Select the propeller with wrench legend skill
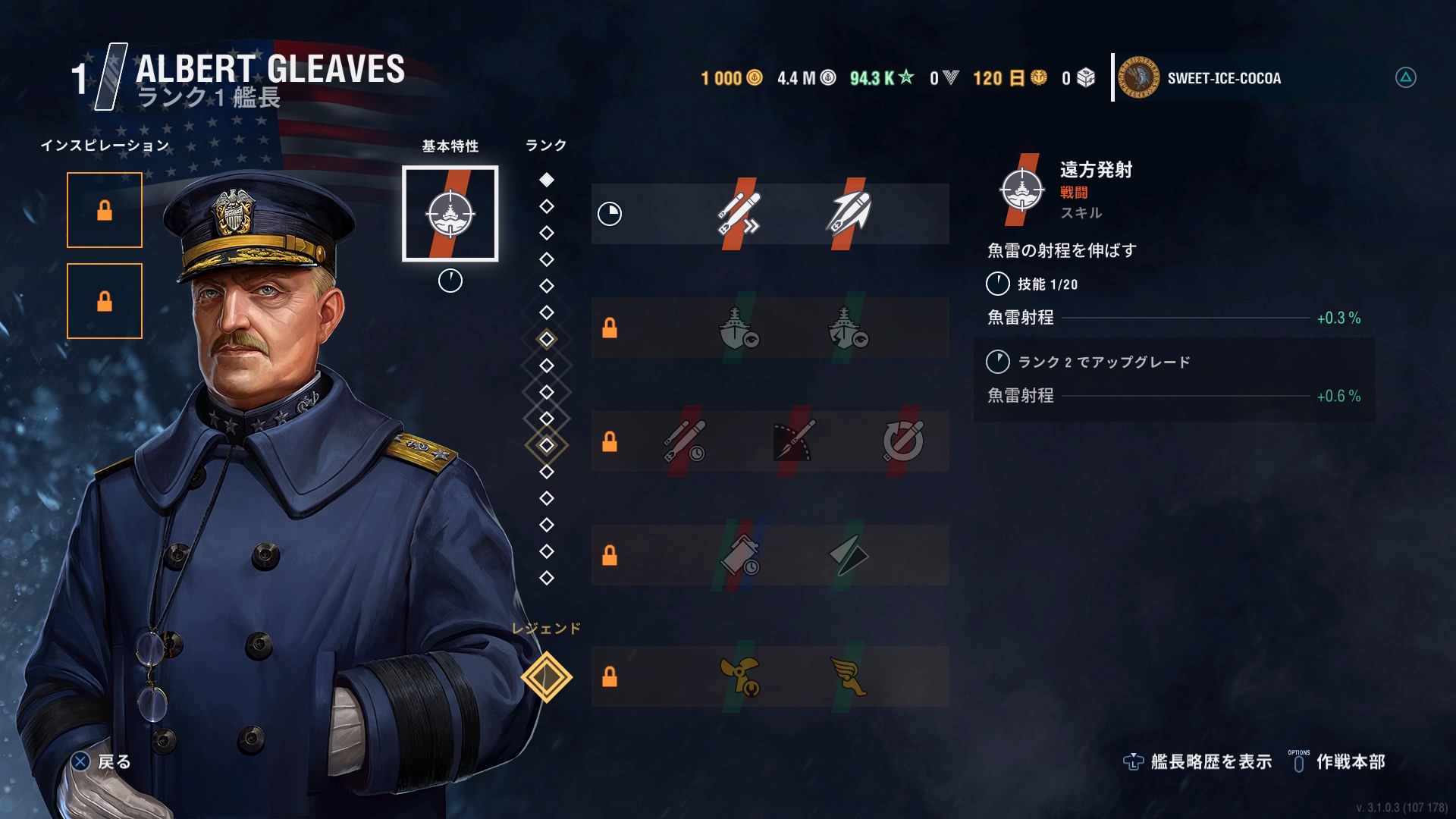Image resolution: width=1456 pixels, height=819 pixels. 740,676
